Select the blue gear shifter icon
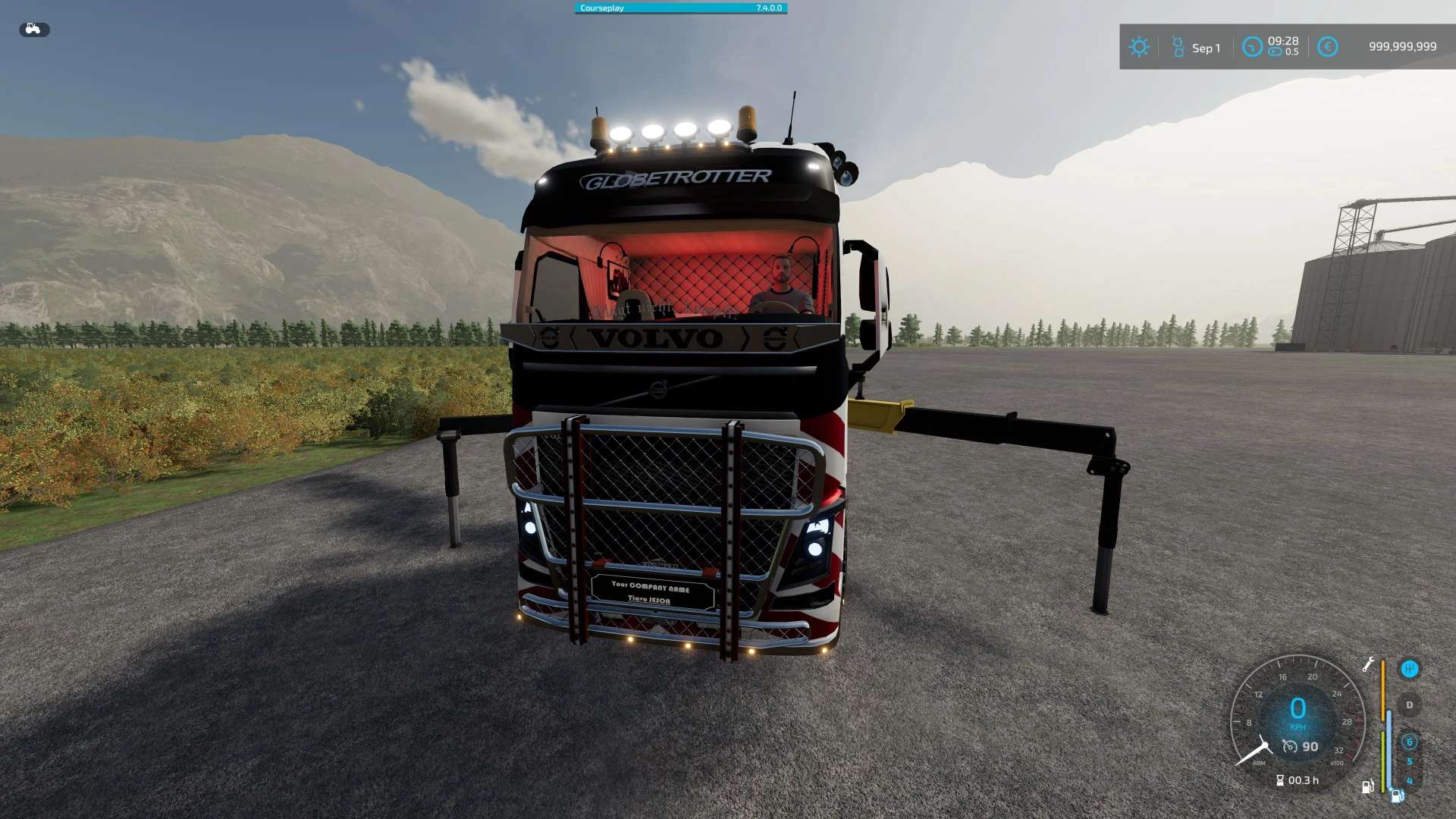 pos(1409,669)
